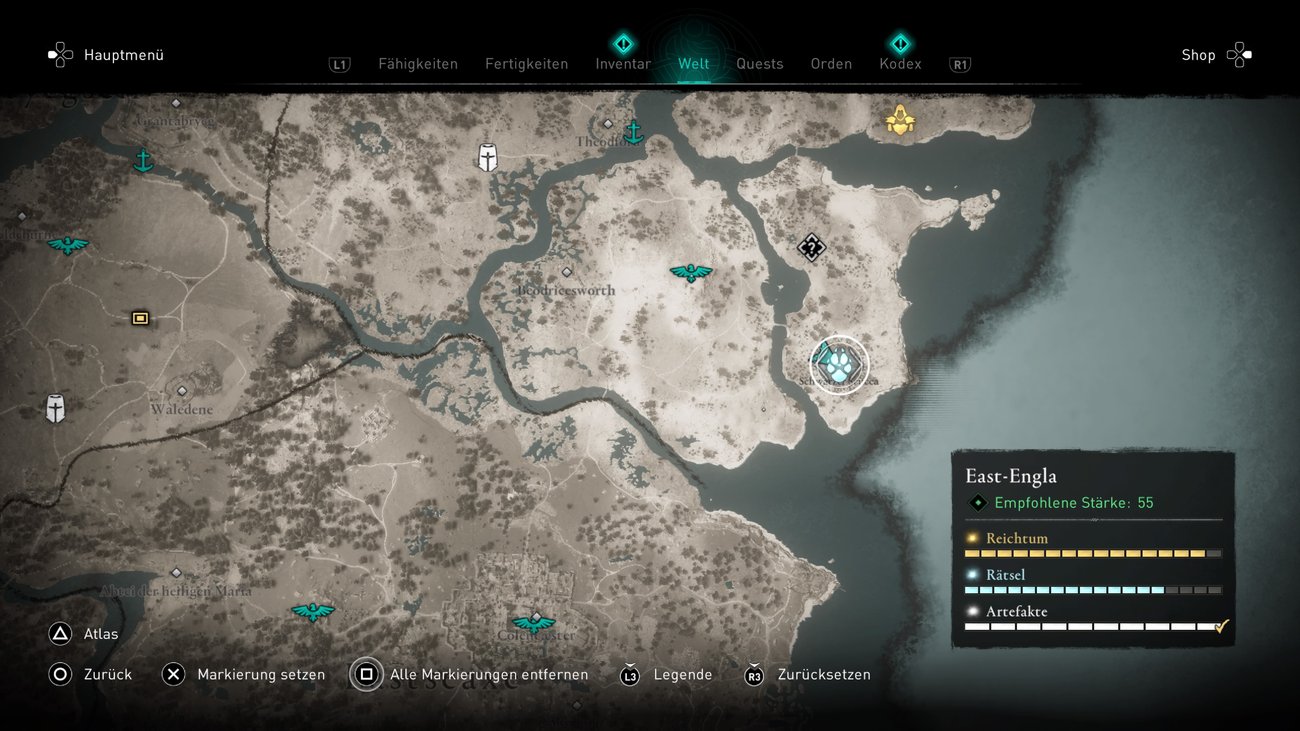The height and width of the screenshot is (731, 1300).
Task: Pick the eagle viewpoint east of Beodricesworth
Action: pos(690,272)
